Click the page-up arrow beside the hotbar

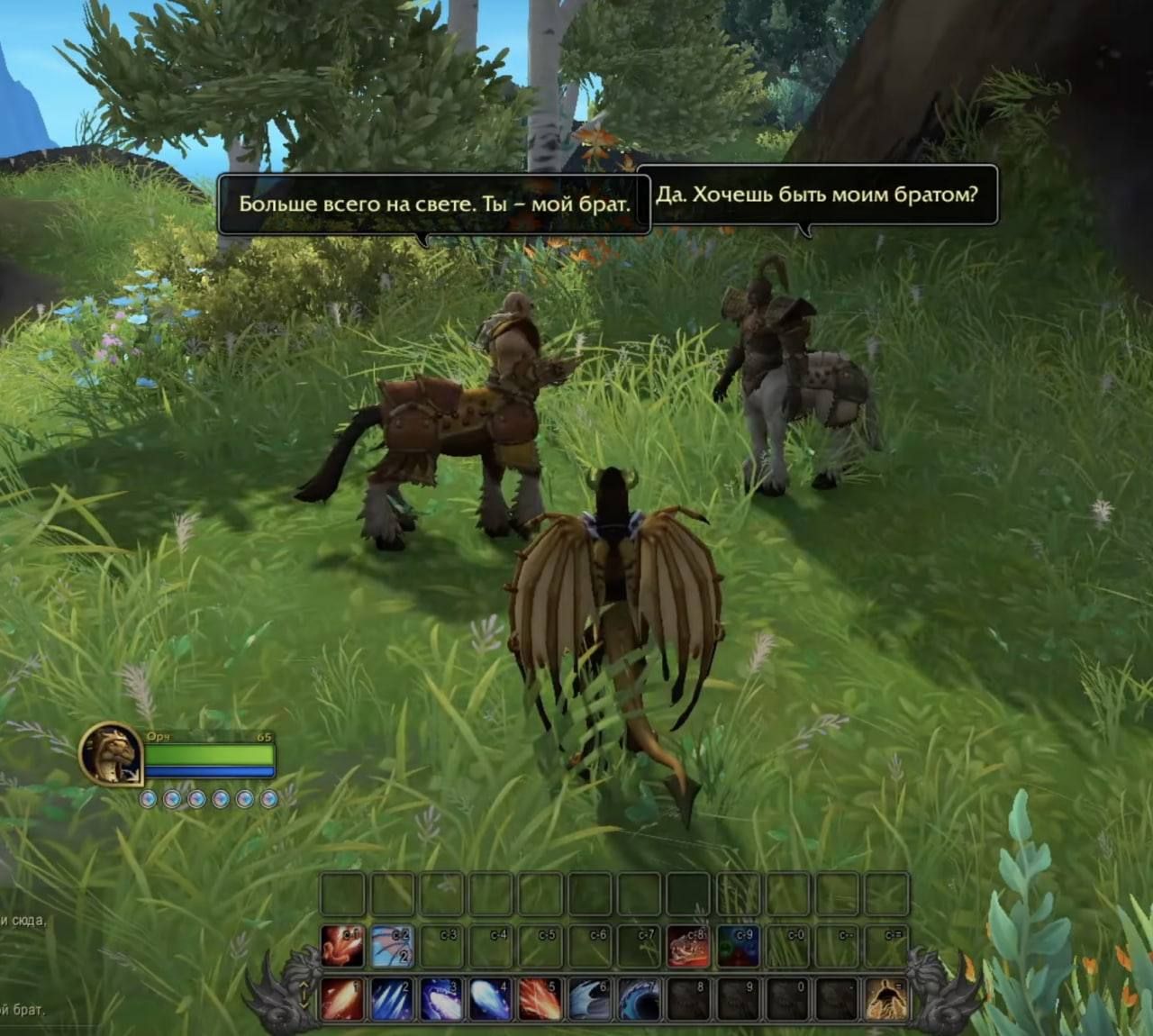click(304, 984)
